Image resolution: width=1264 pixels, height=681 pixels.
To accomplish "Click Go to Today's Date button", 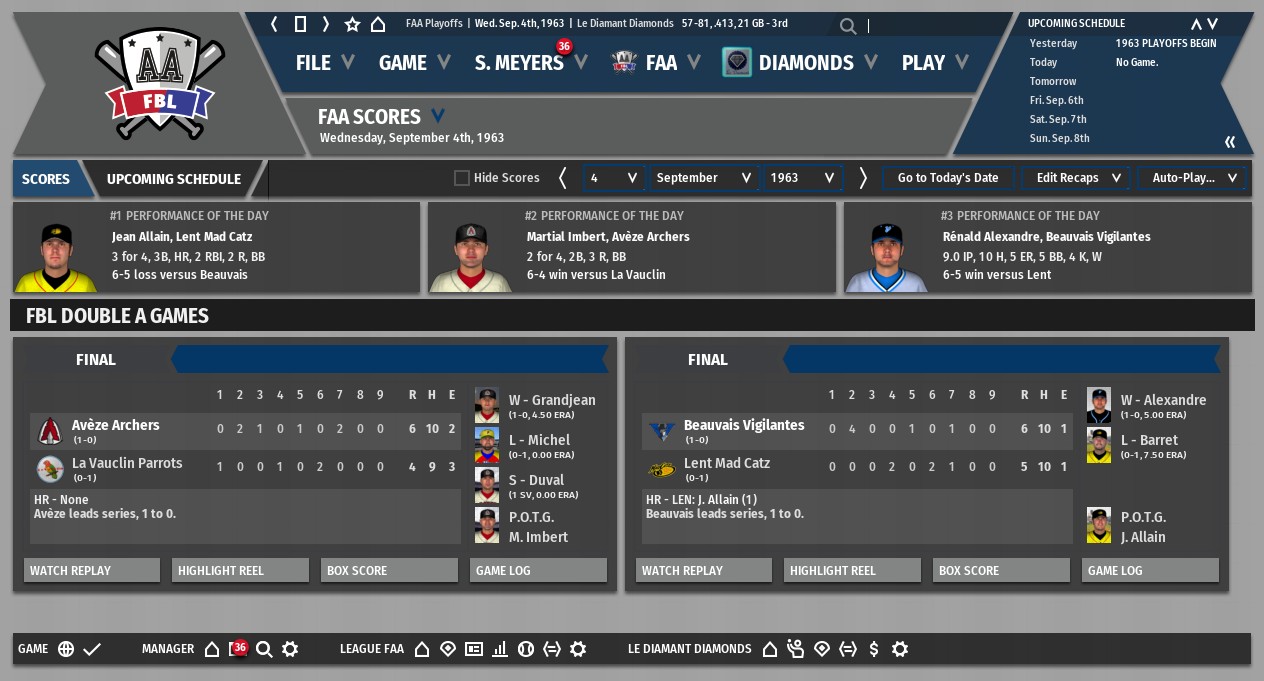I will coord(948,178).
